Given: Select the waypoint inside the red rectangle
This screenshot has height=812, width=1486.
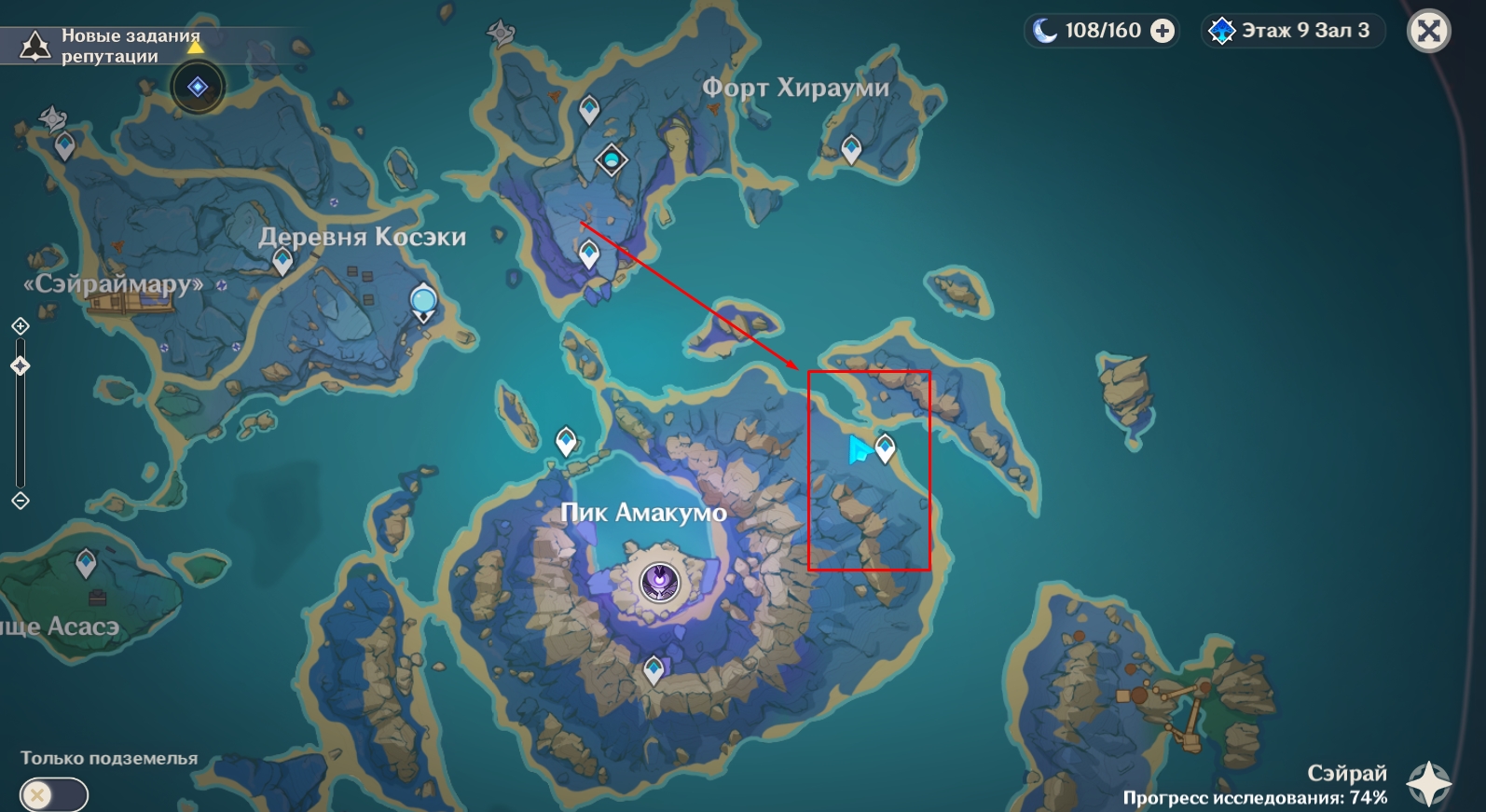Looking at the screenshot, I should point(885,448).
